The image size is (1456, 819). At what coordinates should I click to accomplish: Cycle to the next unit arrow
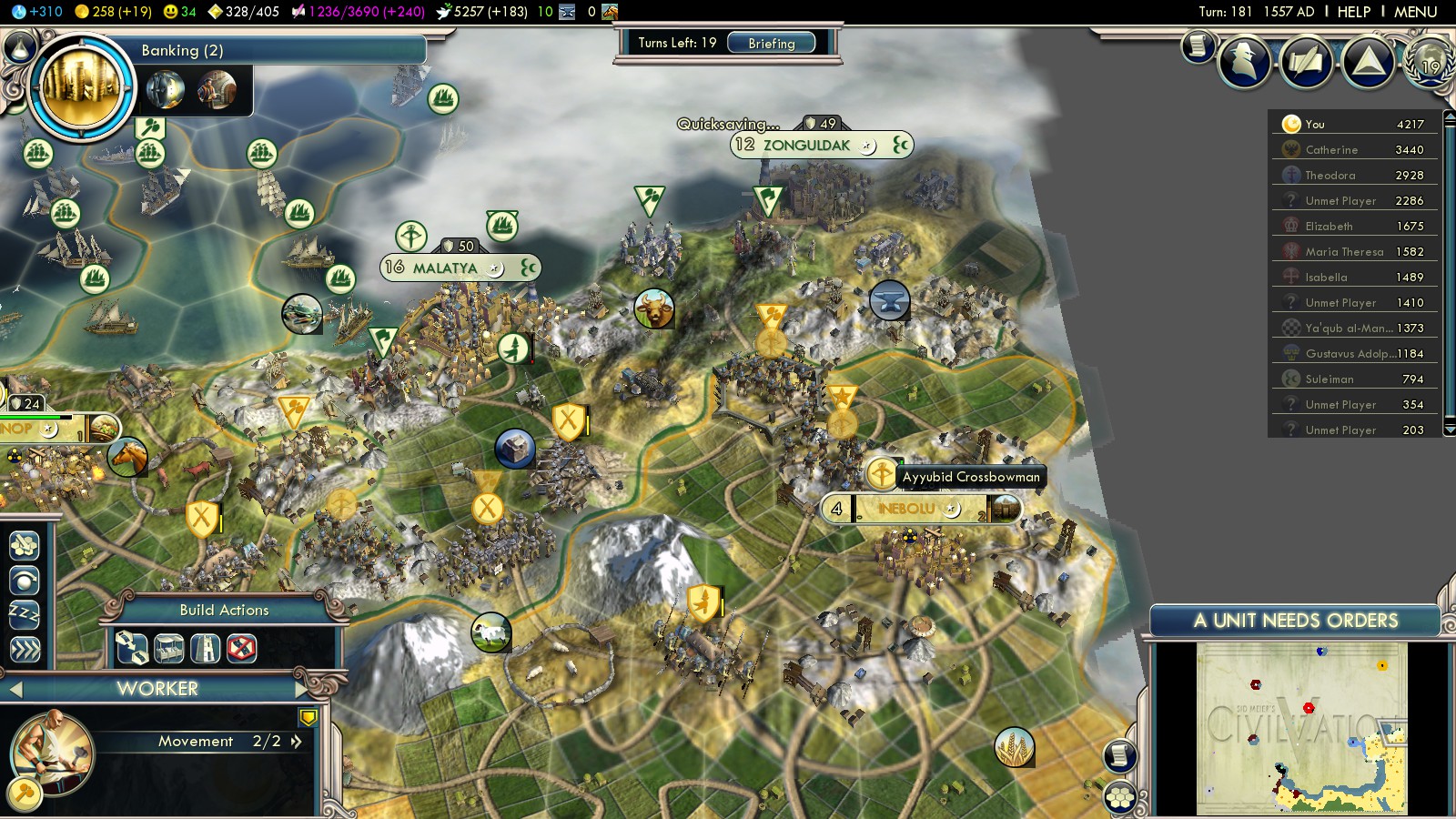(x=302, y=689)
